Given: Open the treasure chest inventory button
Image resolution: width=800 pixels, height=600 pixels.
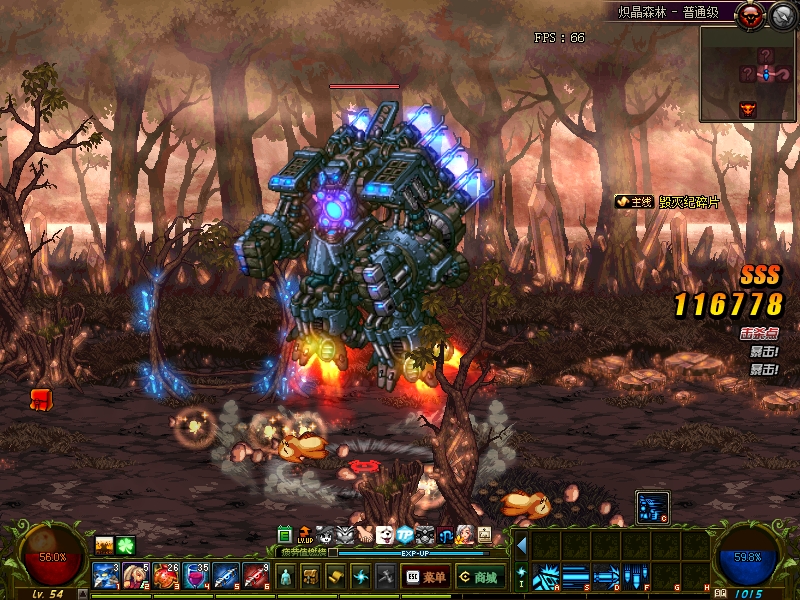Looking at the screenshot, I should point(311,576).
